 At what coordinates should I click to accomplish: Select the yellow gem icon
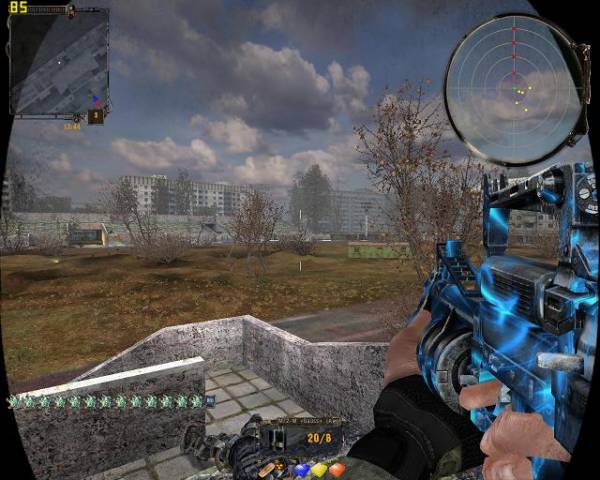pos(319,469)
